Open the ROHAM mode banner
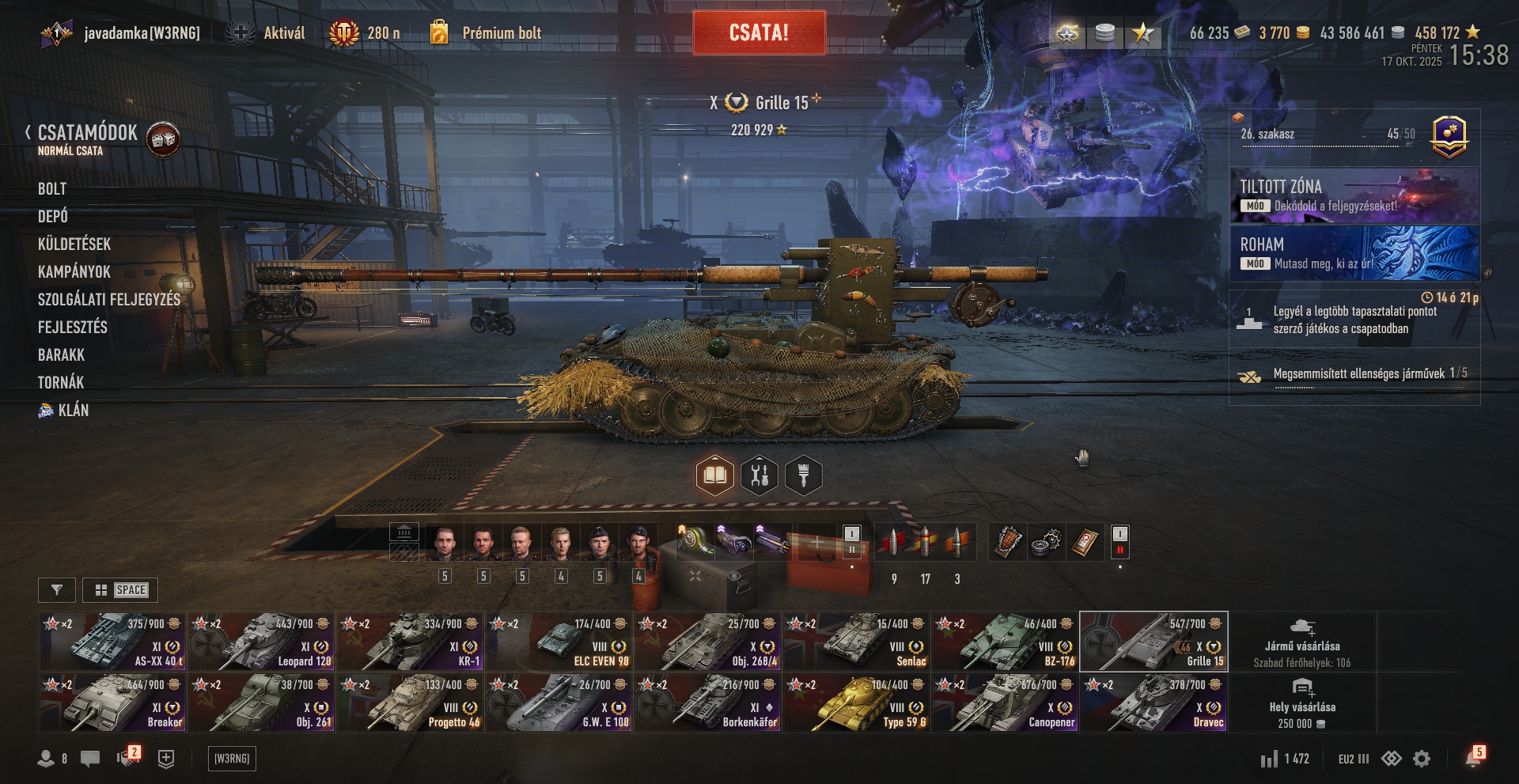This screenshot has height=784, width=1519. (1354, 253)
